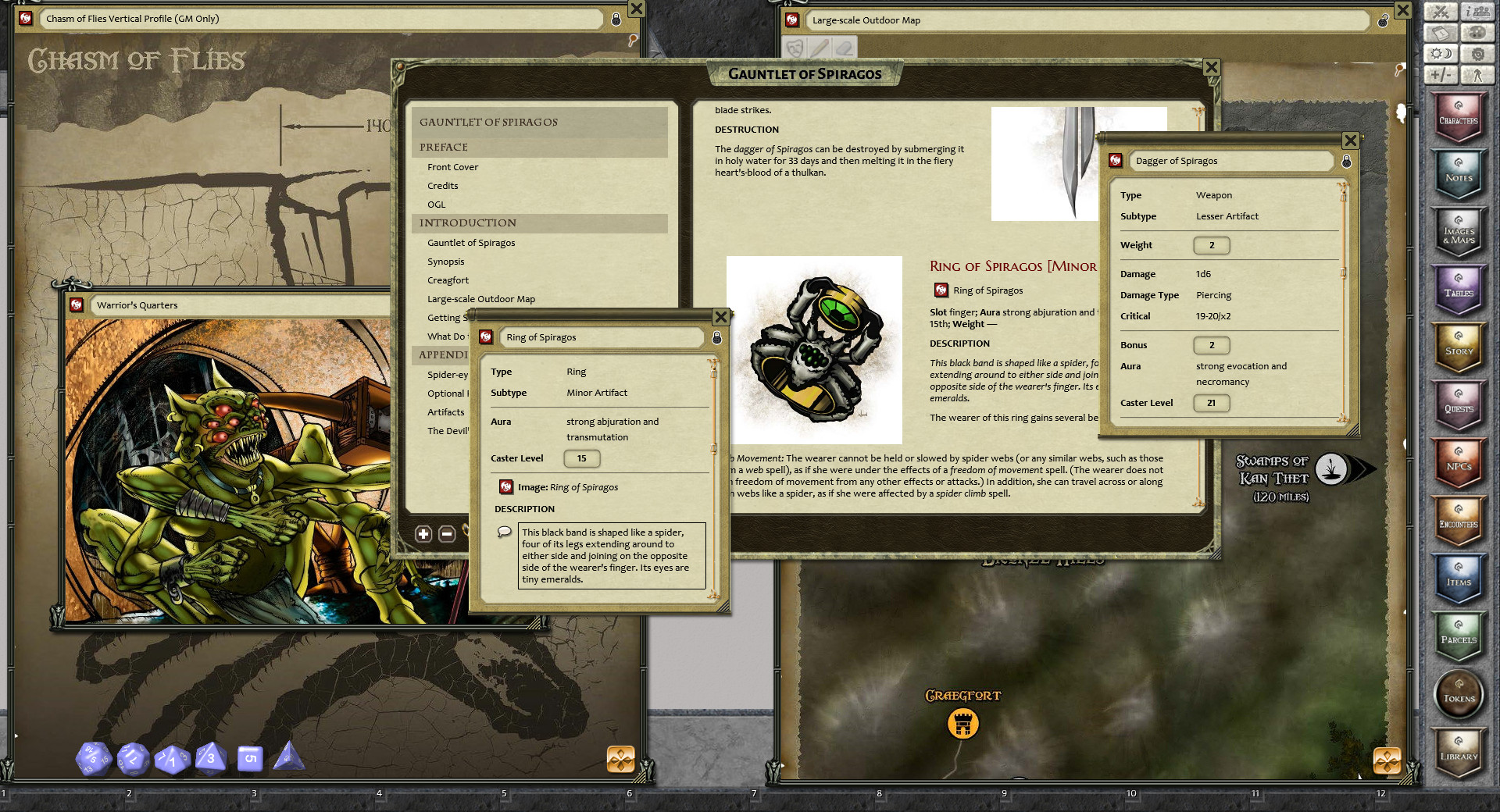The width and height of the screenshot is (1500, 812).
Task: Select Credits in the Gauntlet of Spiragos contents
Action: pyautogui.click(x=442, y=186)
